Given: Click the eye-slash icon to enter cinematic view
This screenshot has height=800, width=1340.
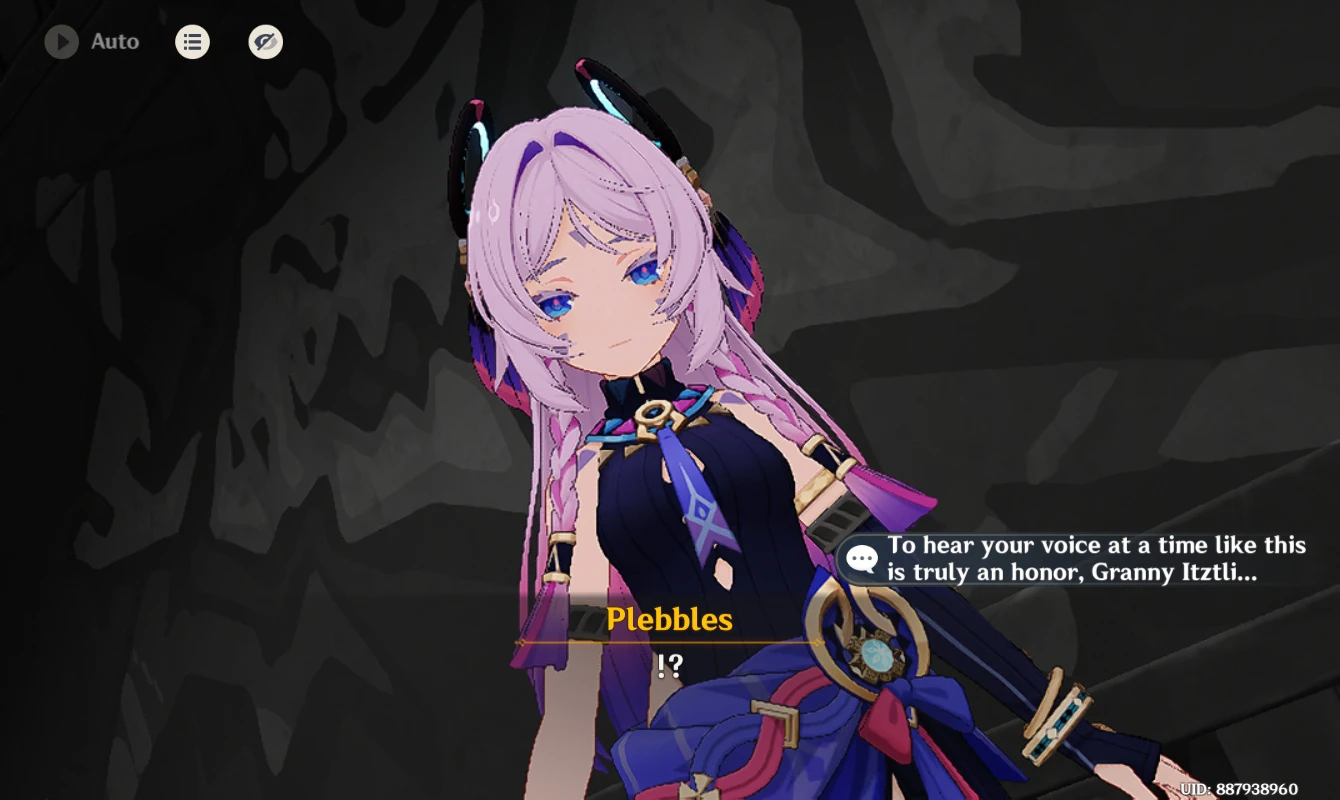Looking at the screenshot, I should point(265,42).
